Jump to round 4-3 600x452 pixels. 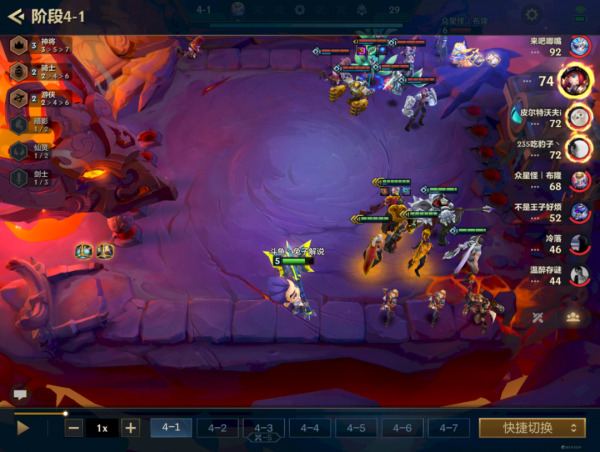(x=263, y=427)
